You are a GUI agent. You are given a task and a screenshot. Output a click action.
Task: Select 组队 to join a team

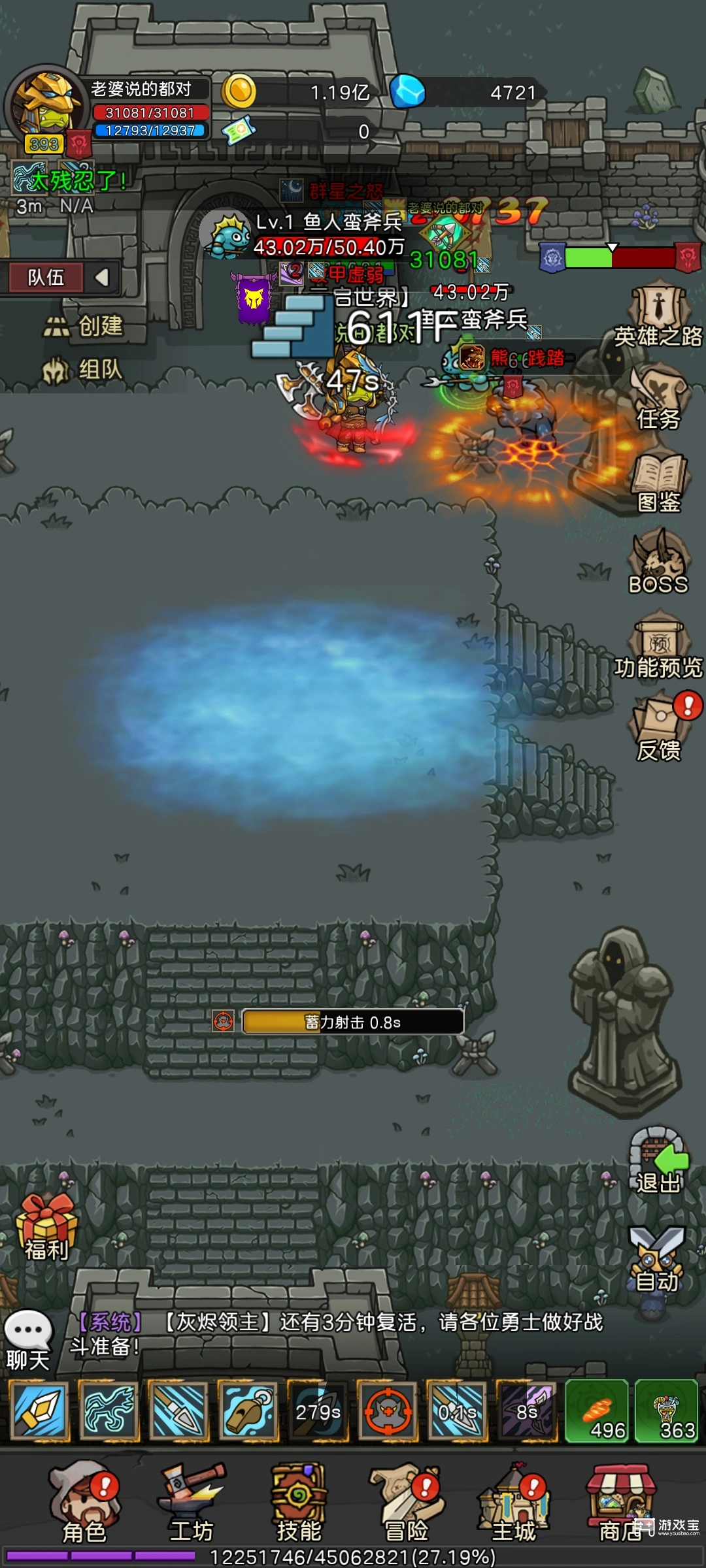pos(84,370)
